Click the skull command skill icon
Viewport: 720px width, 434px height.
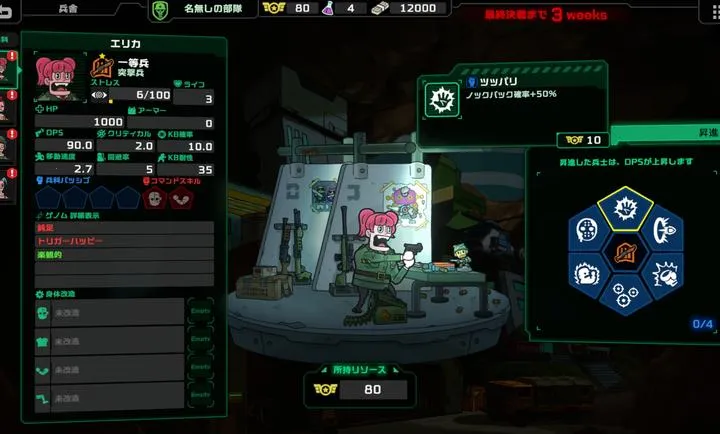point(155,198)
